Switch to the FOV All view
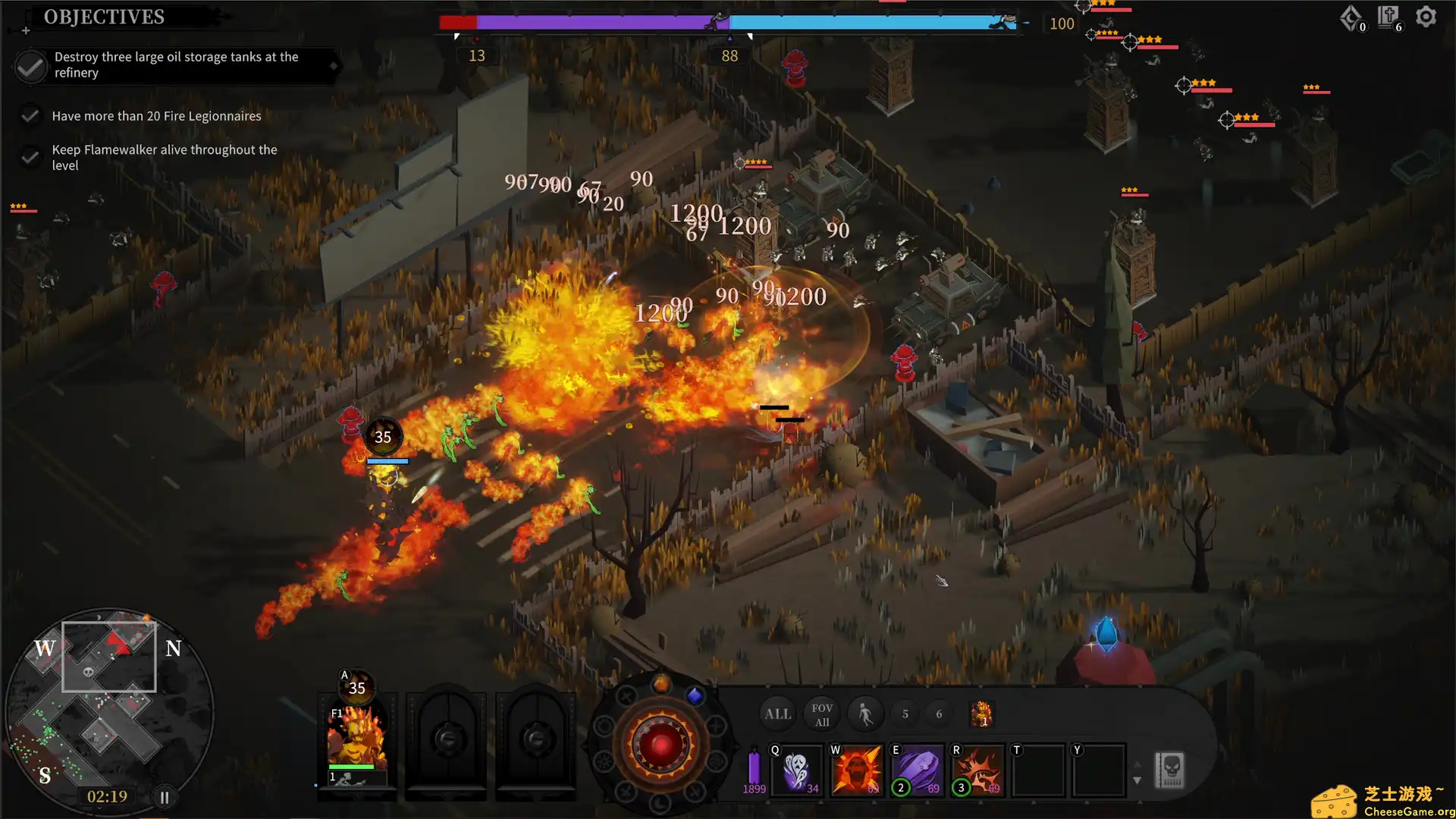1456x819 pixels. click(821, 714)
